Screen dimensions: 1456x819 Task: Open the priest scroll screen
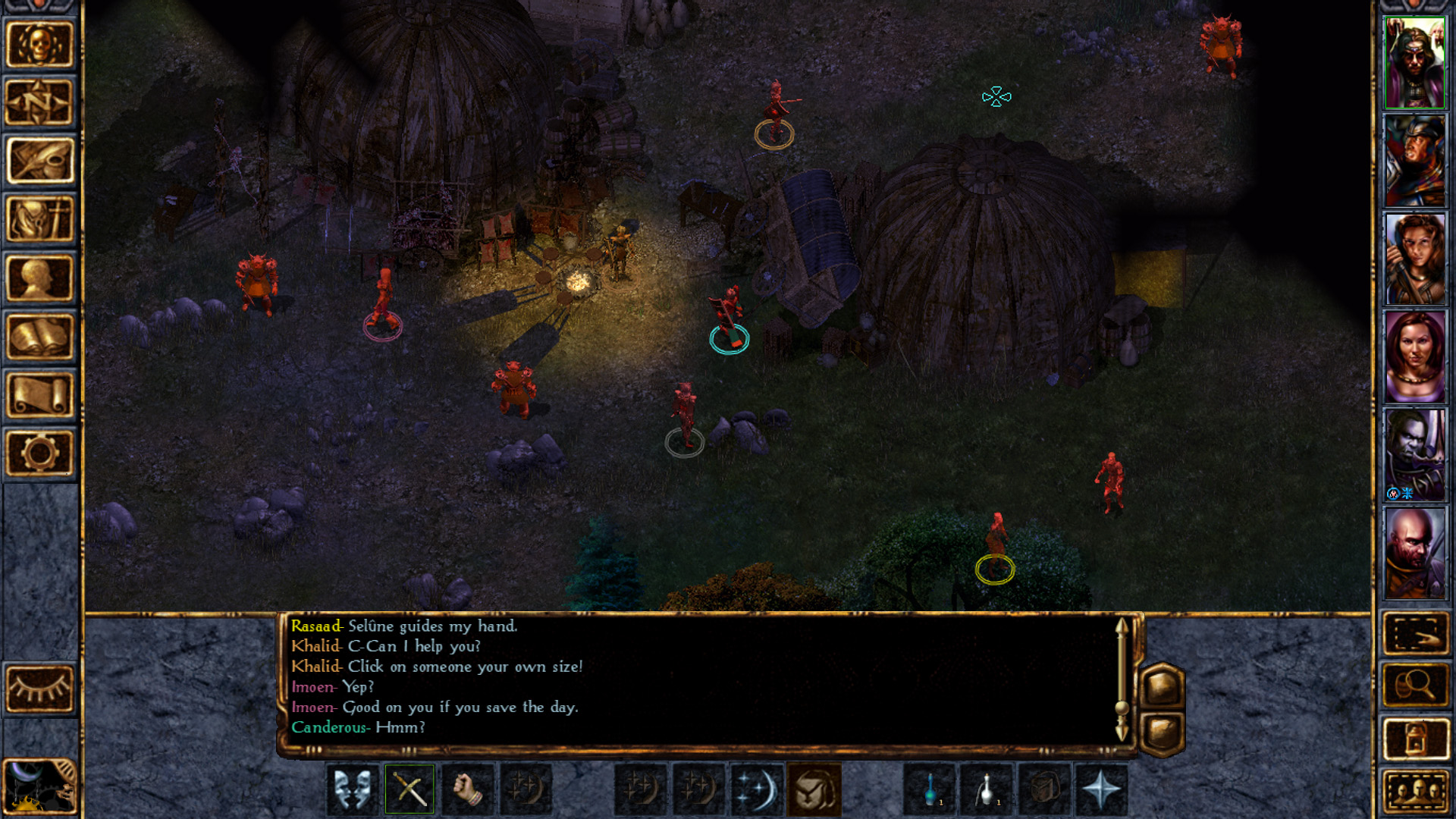[39, 395]
